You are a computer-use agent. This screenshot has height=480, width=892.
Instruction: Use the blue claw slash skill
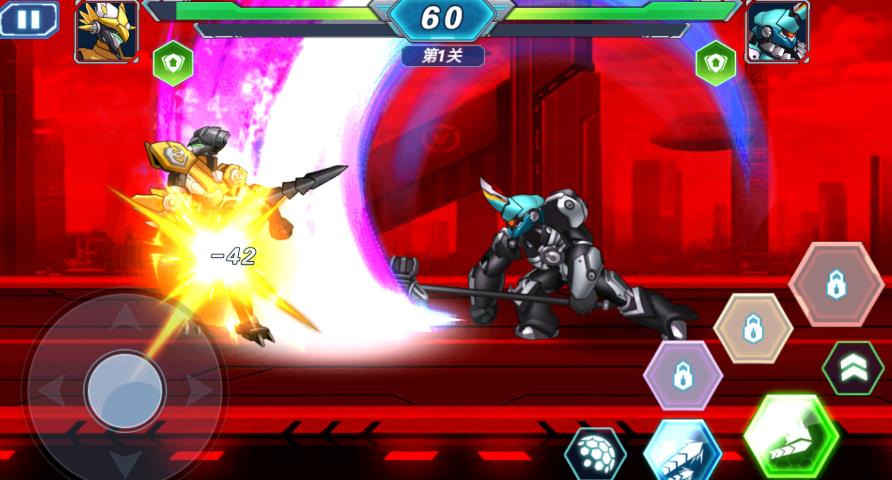click(682, 453)
